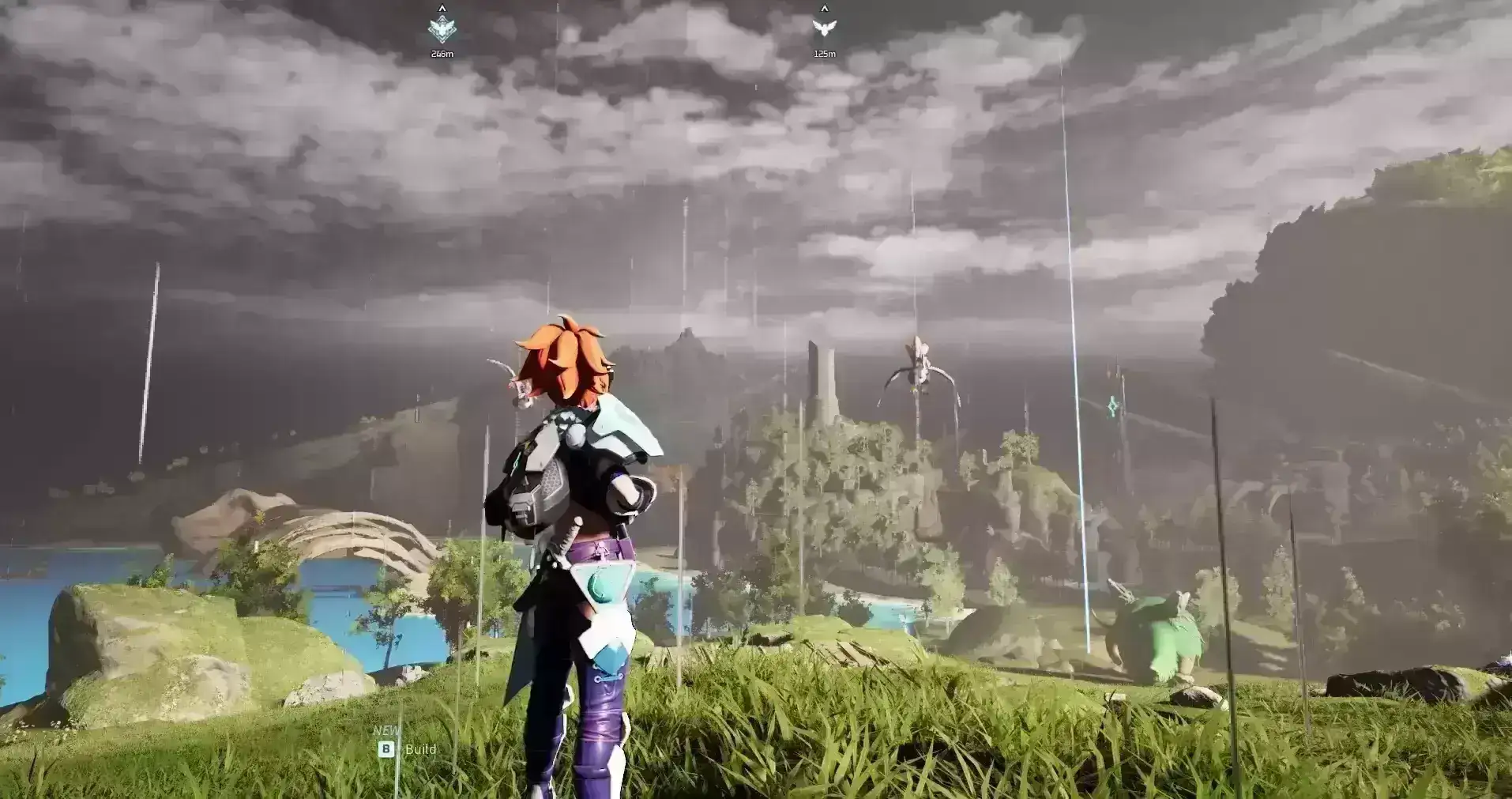Image resolution: width=1512 pixels, height=799 pixels.
Task: Click the green diamond waypoint marker
Action: pyautogui.click(x=1112, y=407)
